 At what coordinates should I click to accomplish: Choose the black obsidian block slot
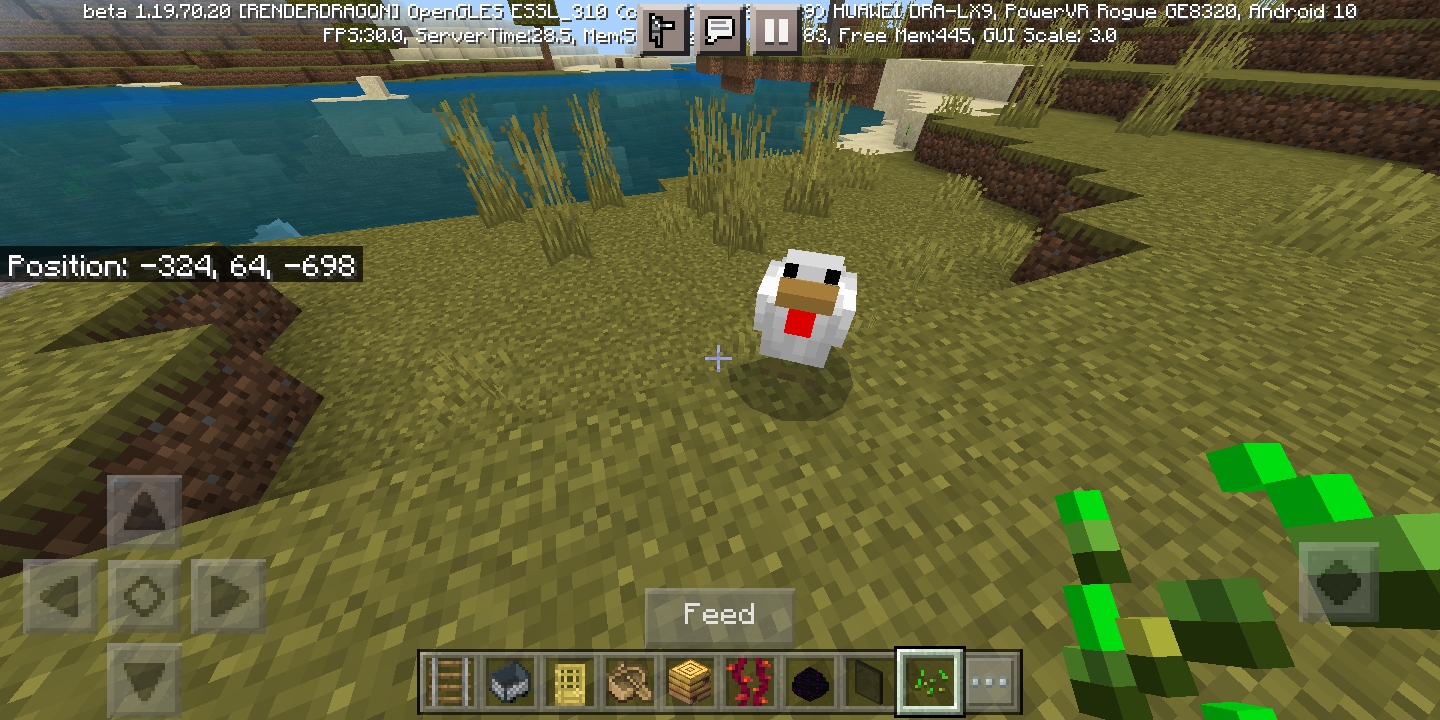coord(810,682)
